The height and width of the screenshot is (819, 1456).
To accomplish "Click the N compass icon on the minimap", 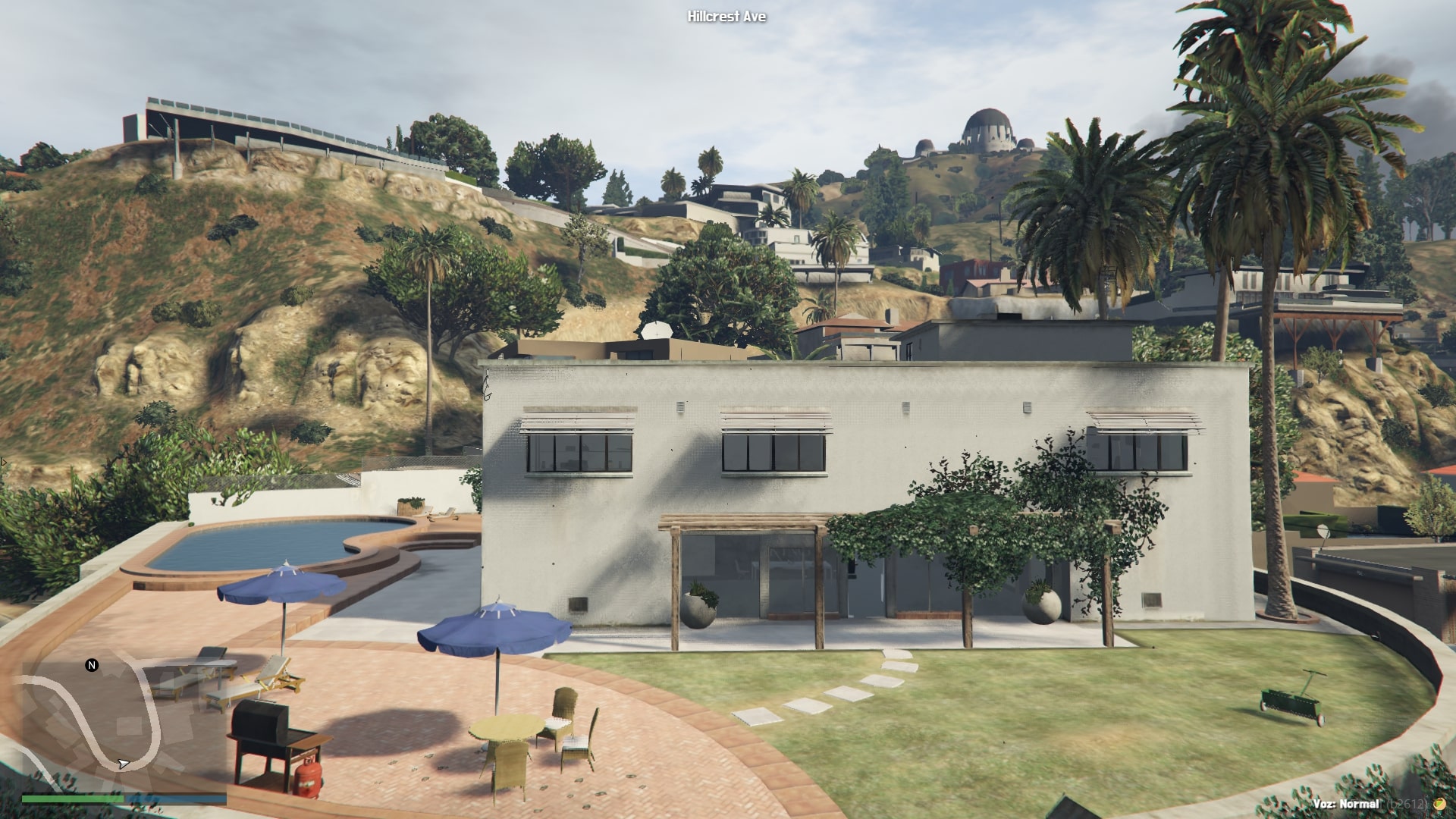I will point(91,666).
